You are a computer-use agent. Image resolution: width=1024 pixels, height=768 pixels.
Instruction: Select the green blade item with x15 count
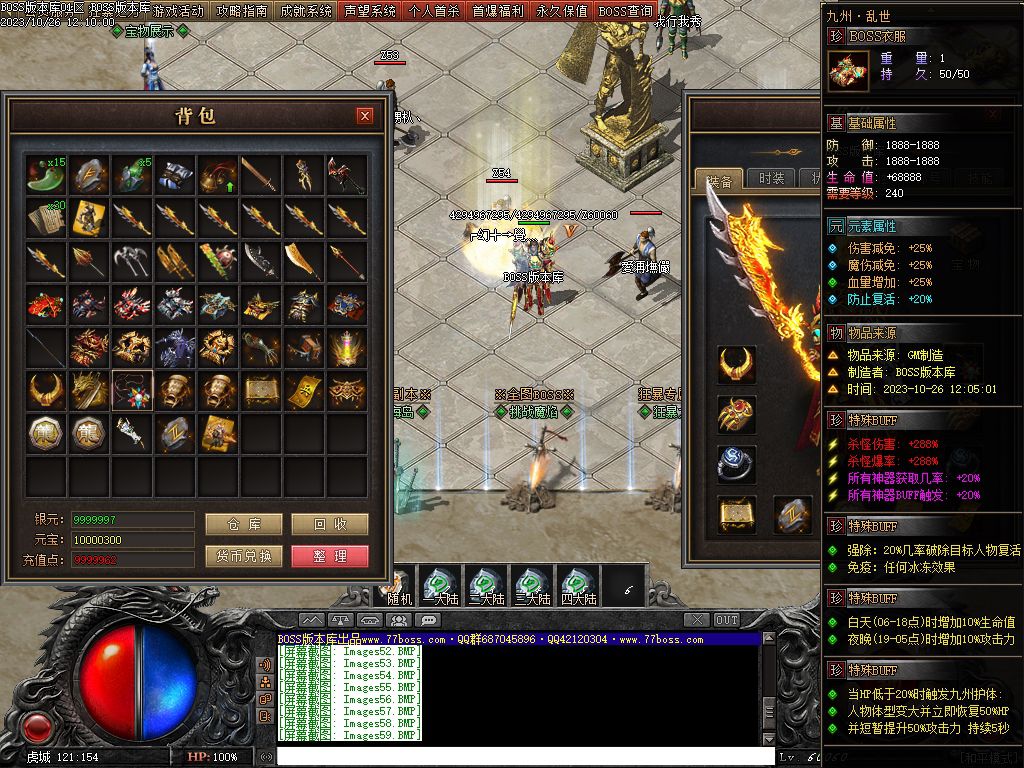pyautogui.click(x=46, y=174)
